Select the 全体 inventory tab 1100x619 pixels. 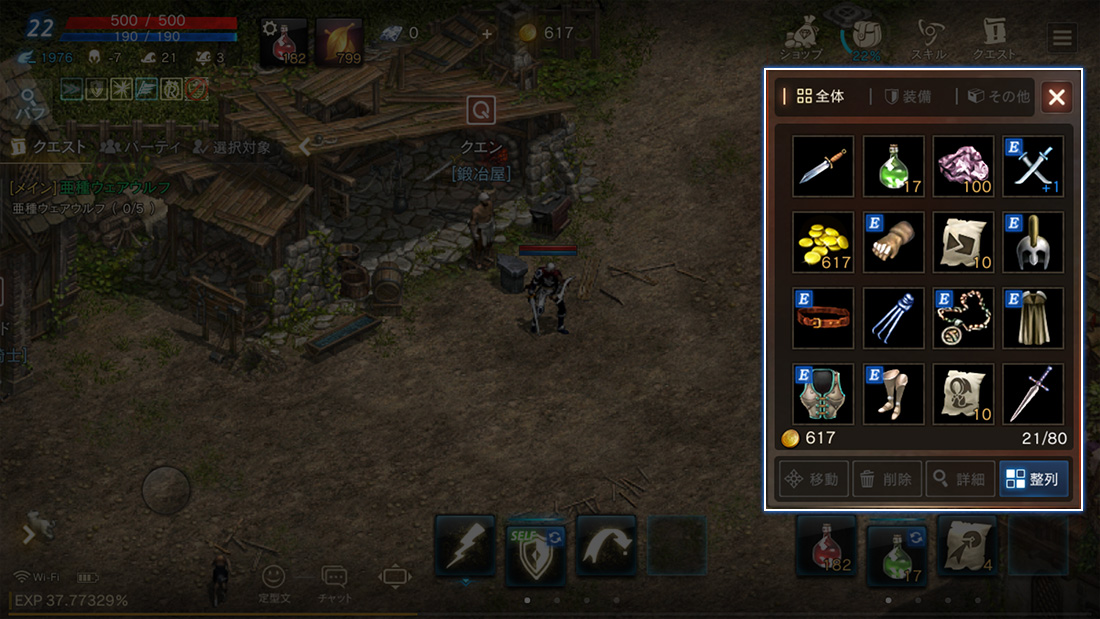(820, 97)
